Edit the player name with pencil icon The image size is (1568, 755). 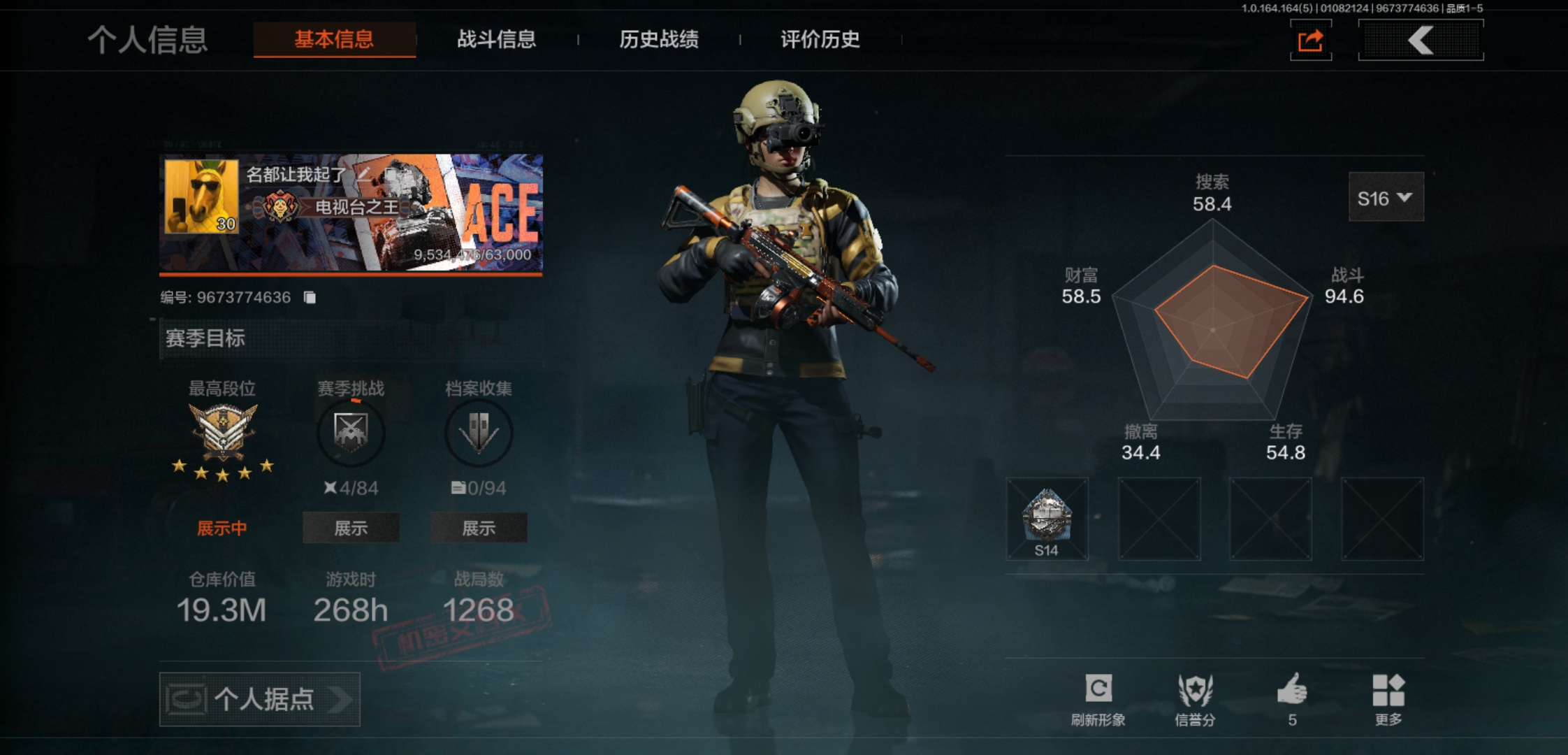coord(363,174)
